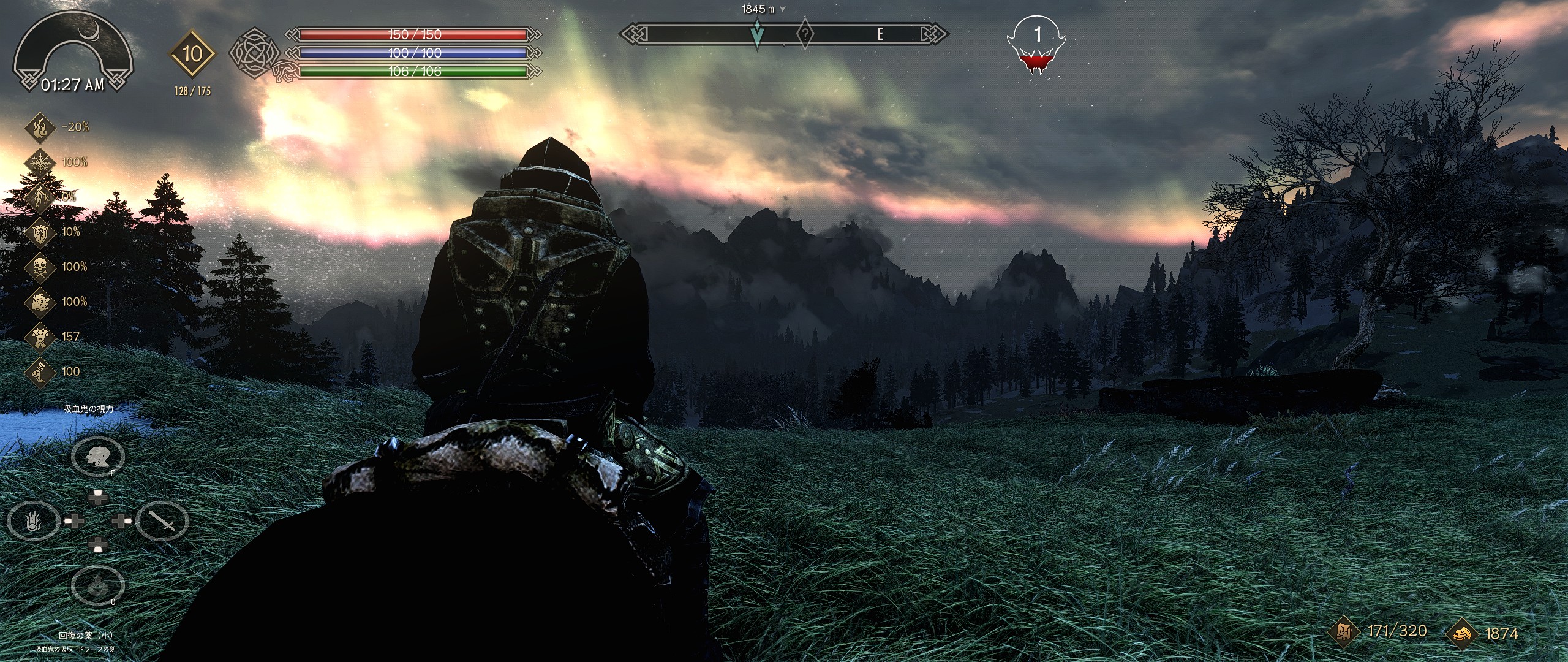The width and height of the screenshot is (1568, 662).
Task: Click the magic resistance shield icon
Action: (40, 232)
